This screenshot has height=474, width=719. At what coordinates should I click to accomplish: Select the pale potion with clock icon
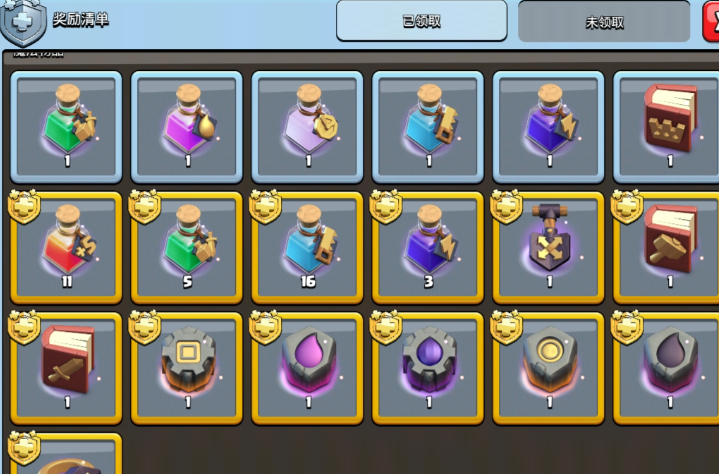[x=307, y=124]
